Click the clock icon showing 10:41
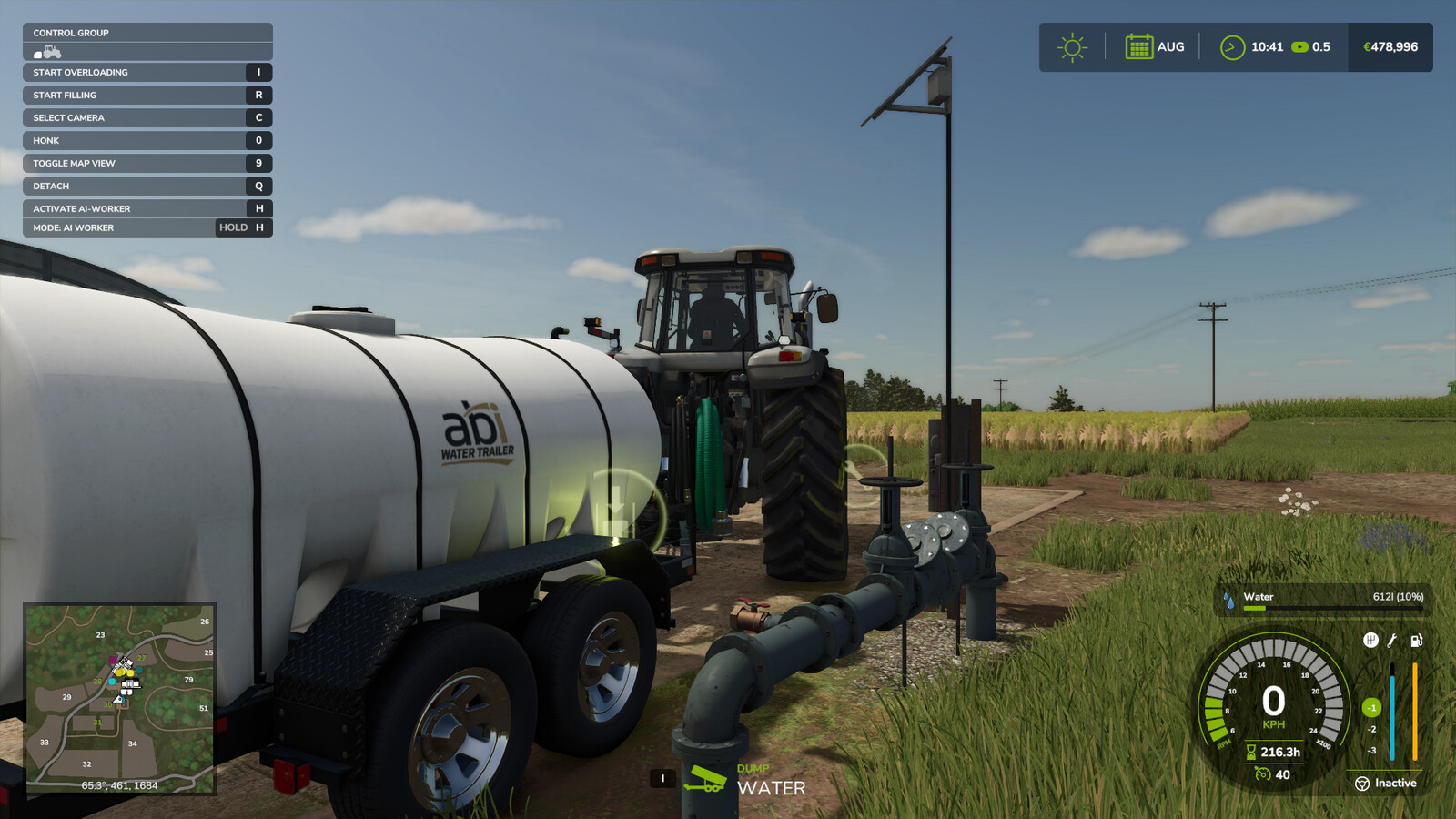Image resolution: width=1456 pixels, height=819 pixels. pos(1234,45)
